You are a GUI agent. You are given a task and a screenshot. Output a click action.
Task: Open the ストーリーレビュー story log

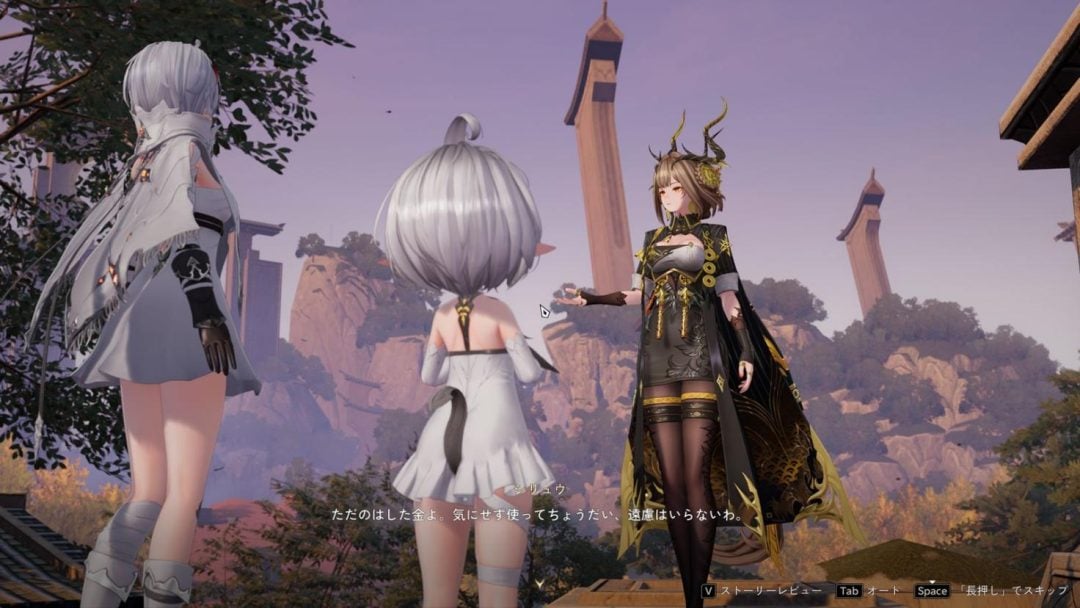point(762,591)
